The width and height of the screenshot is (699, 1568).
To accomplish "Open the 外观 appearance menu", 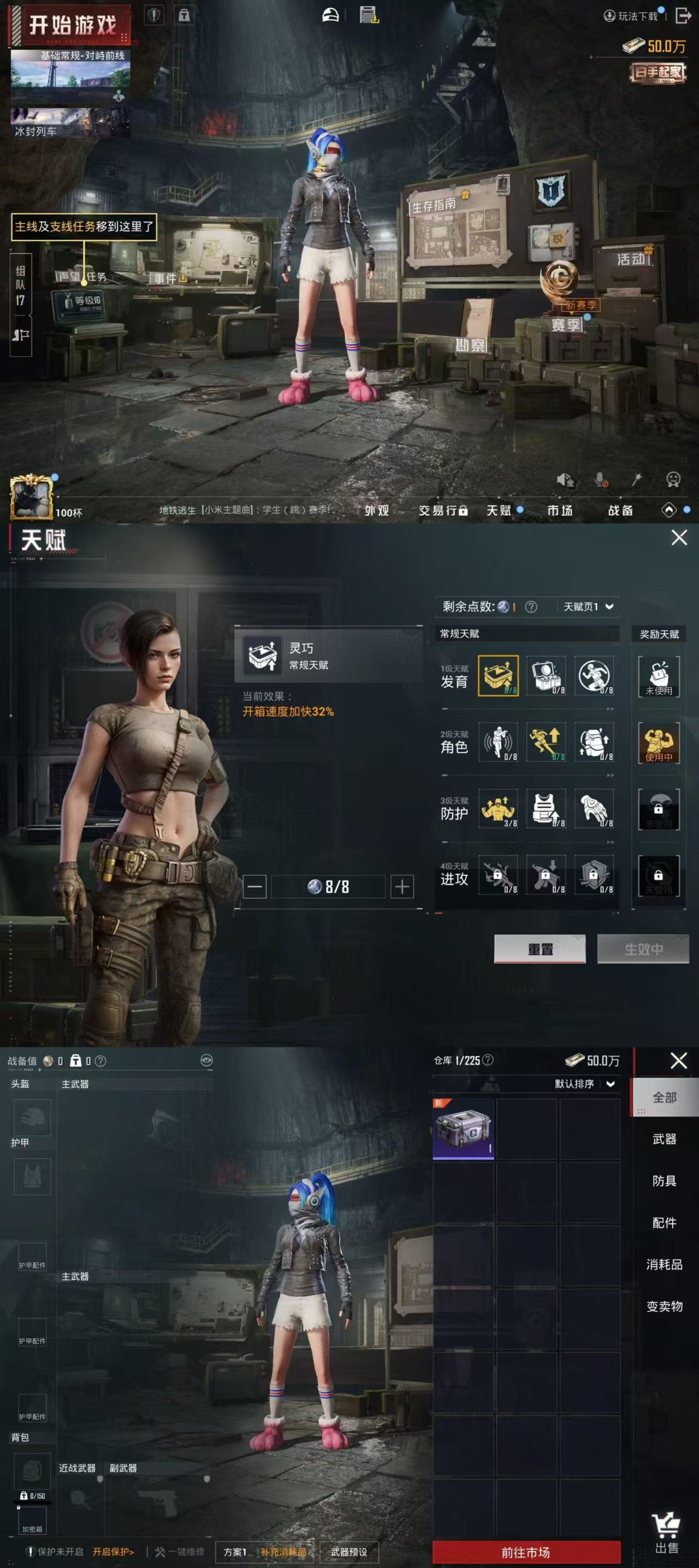I will pos(377,510).
